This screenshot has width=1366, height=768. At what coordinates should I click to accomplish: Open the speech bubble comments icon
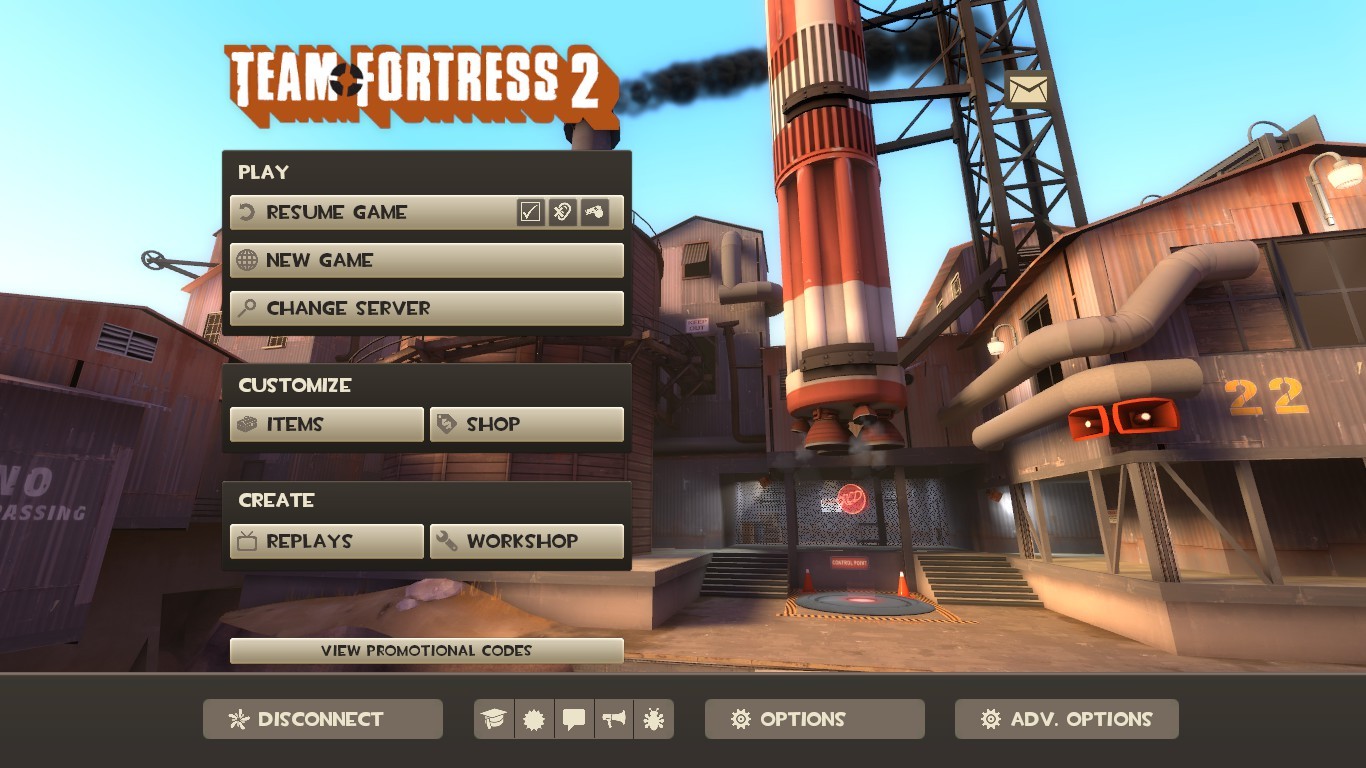573,719
